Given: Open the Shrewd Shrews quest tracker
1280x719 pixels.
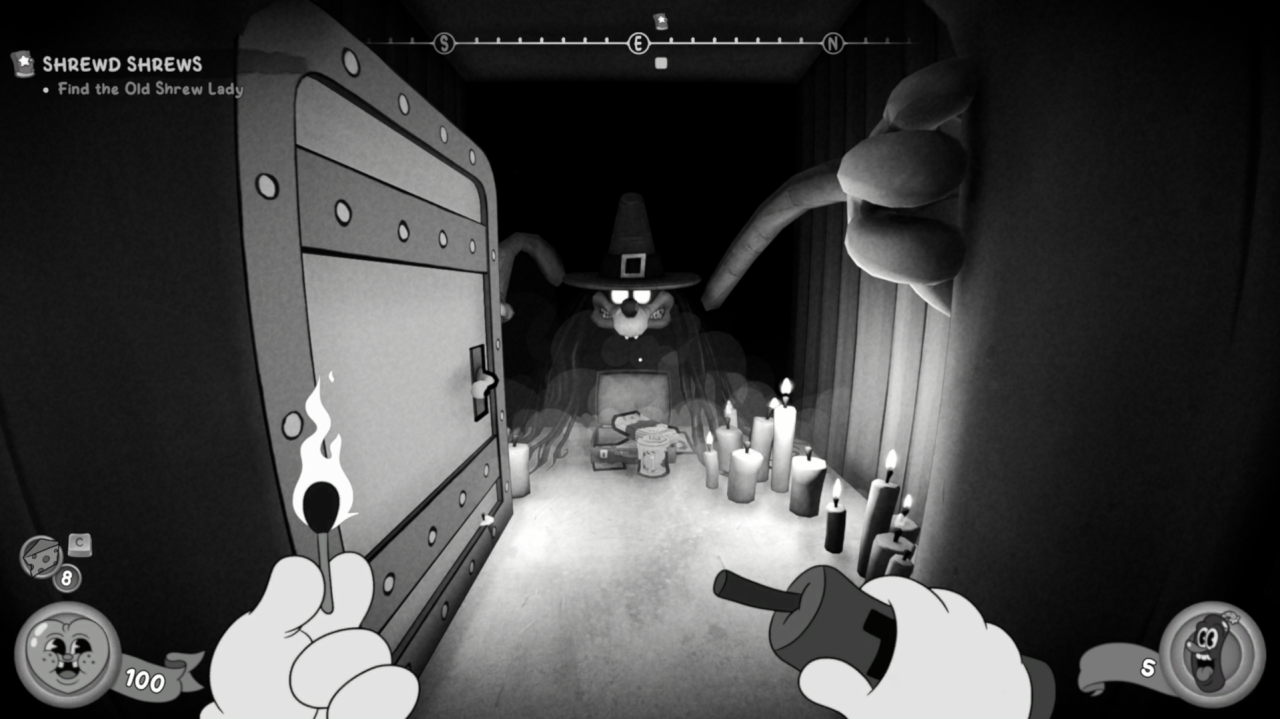Looking at the screenshot, I should click(x=121, y=65).
